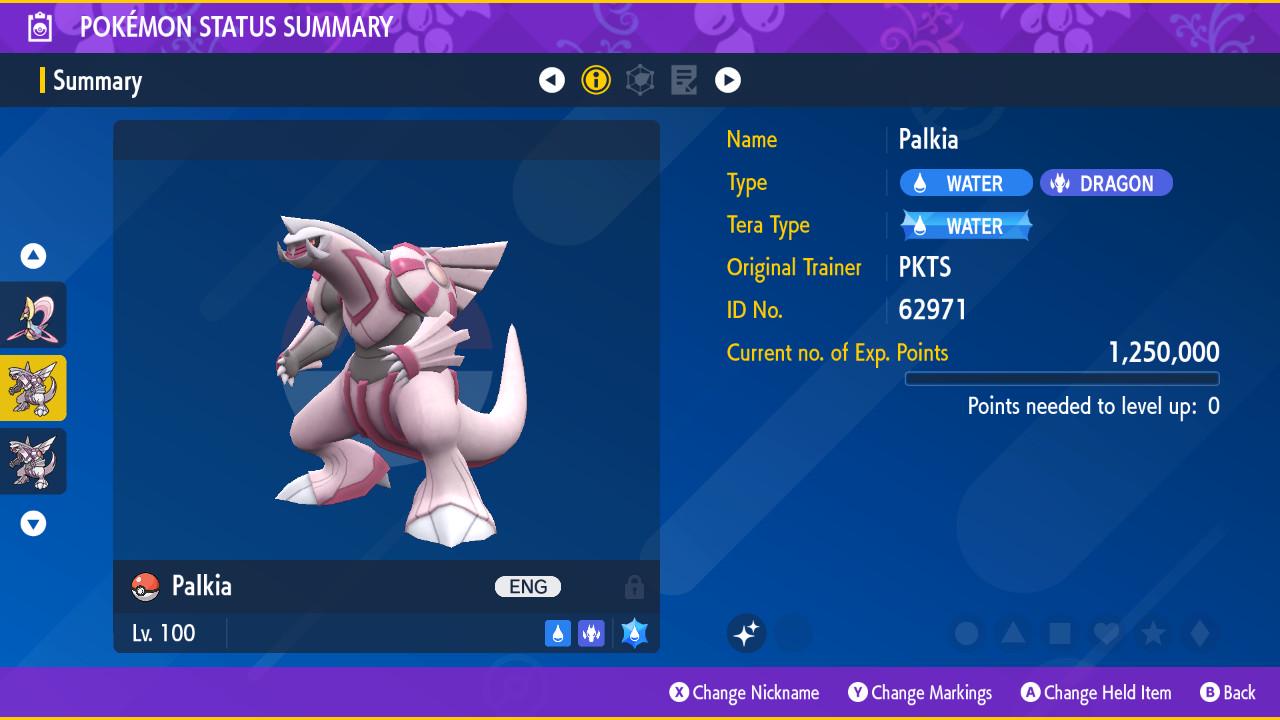Go to the previous summary page arrow
1280x720 pixels.
pyautogui.click(x=552, y=80)
